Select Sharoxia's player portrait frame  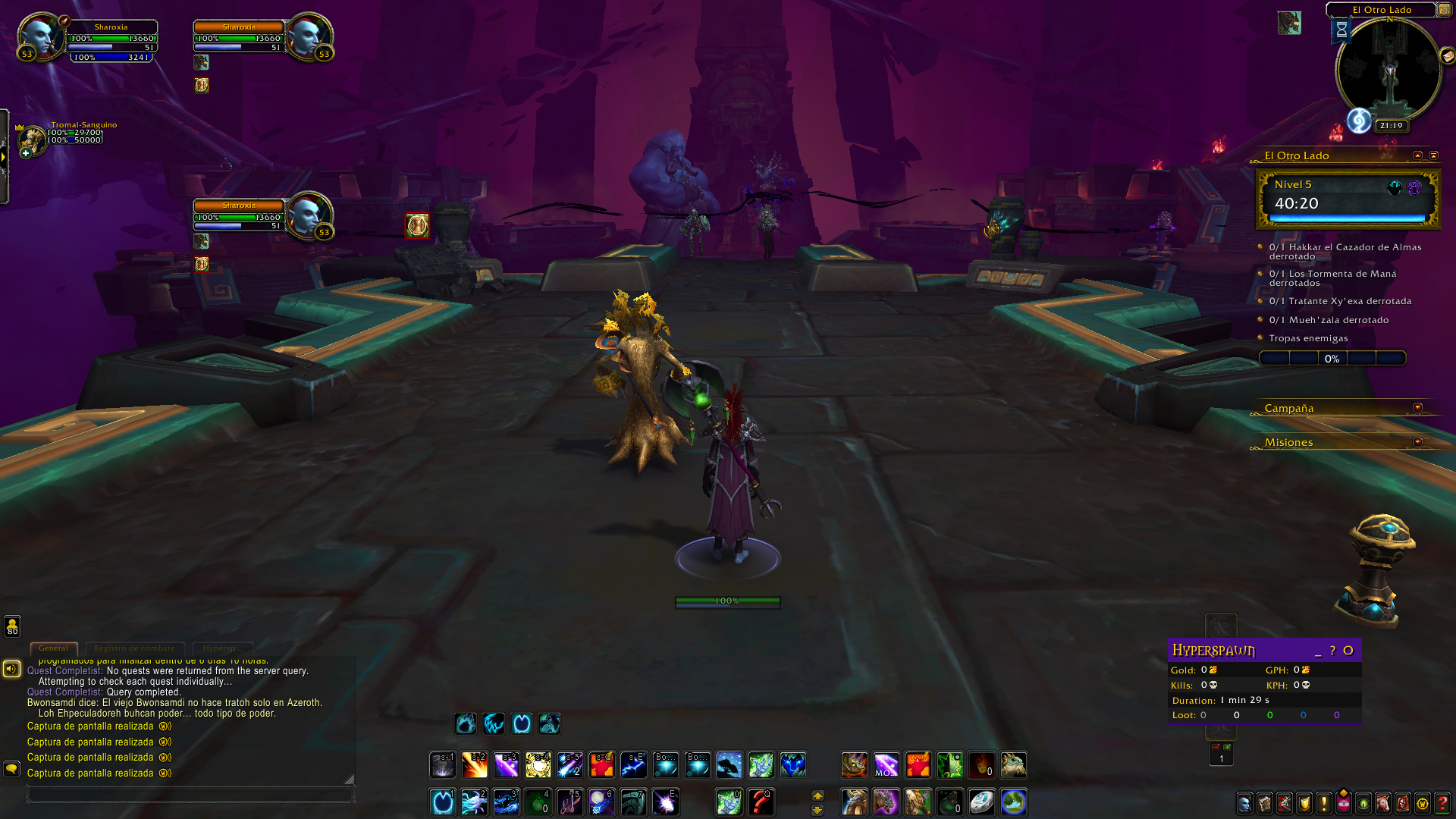pyautogui.click(x=41, y=36)
